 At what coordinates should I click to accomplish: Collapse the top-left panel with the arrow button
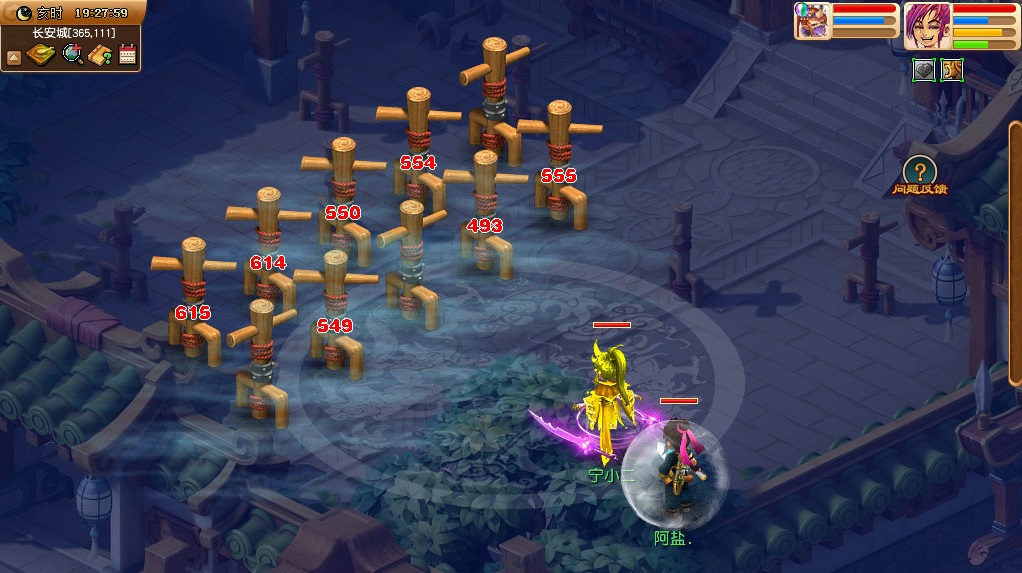coord(14,57)
